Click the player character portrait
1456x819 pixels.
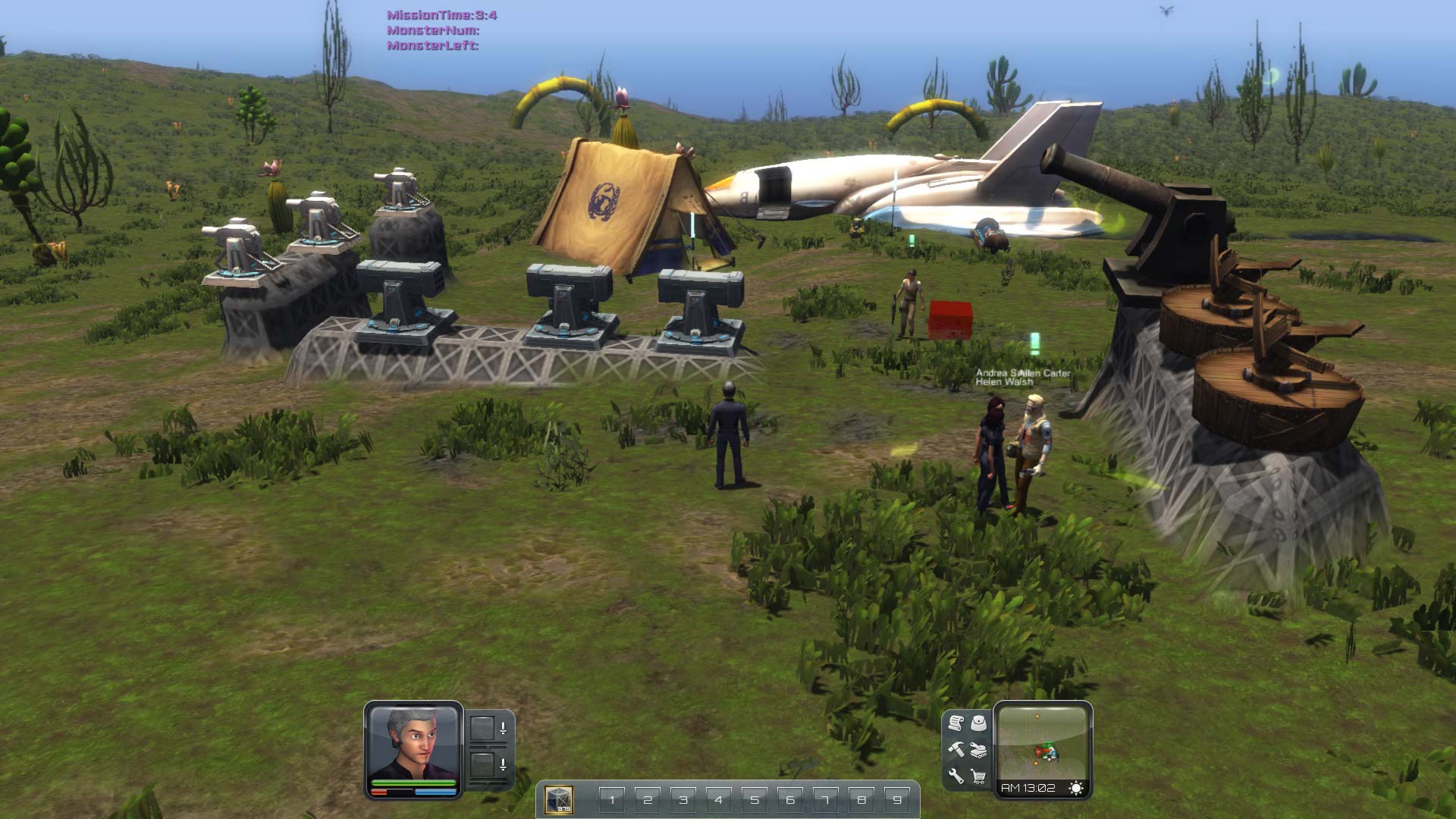pyautogui.click(x=413, y=742)
